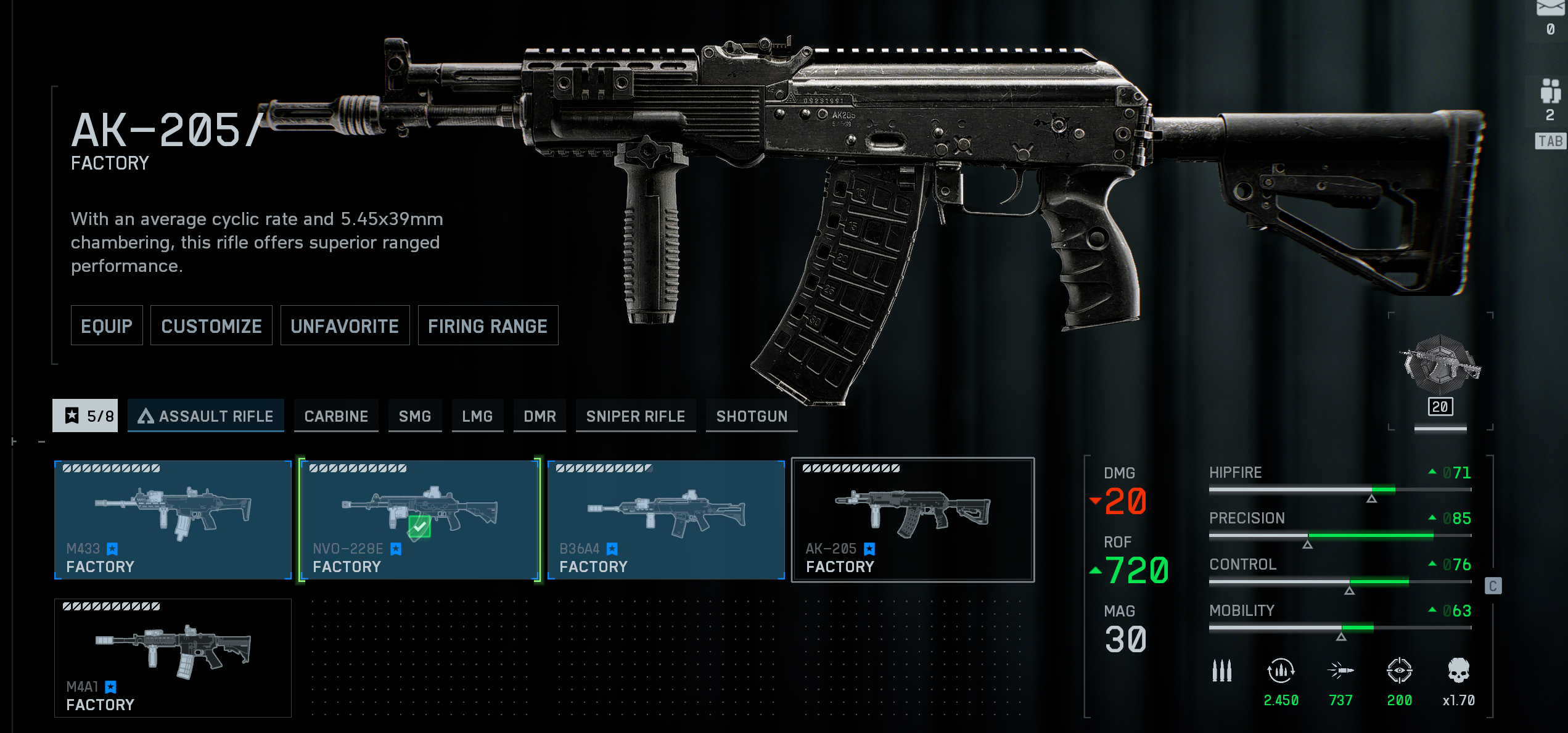Open the Customize weapon screen

point(211,326)
